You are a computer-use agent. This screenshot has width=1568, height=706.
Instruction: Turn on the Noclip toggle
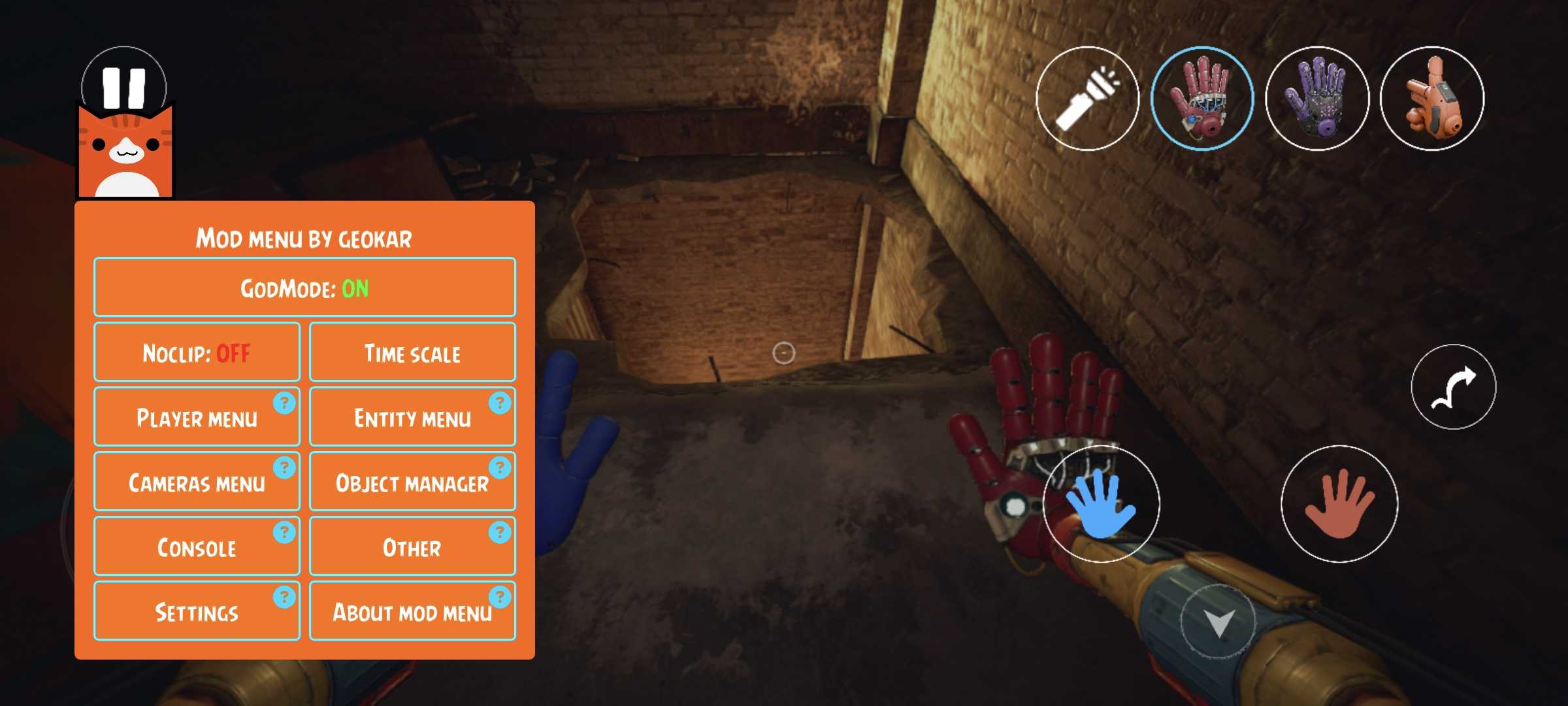pos(197,352)
